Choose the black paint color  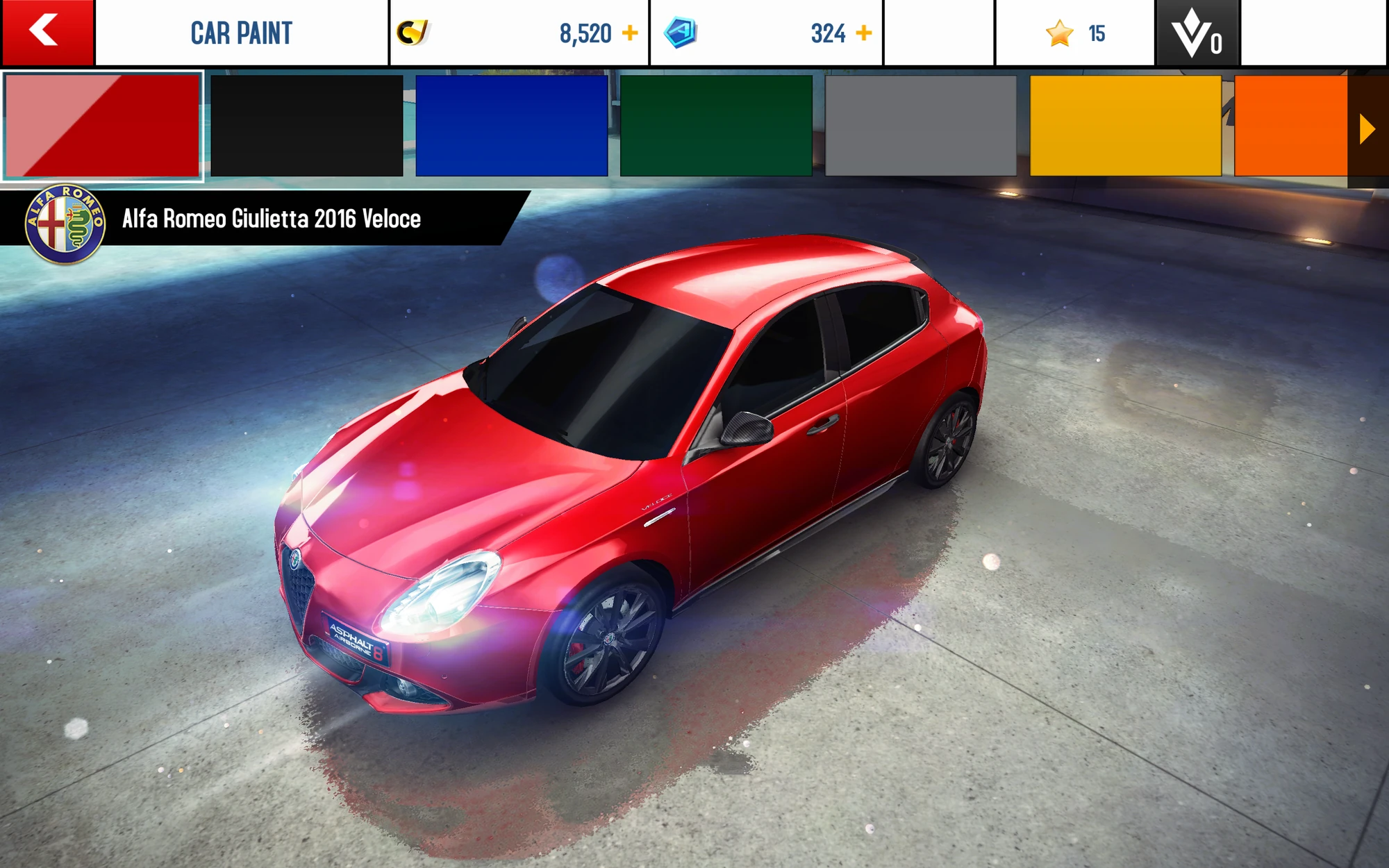306,126
